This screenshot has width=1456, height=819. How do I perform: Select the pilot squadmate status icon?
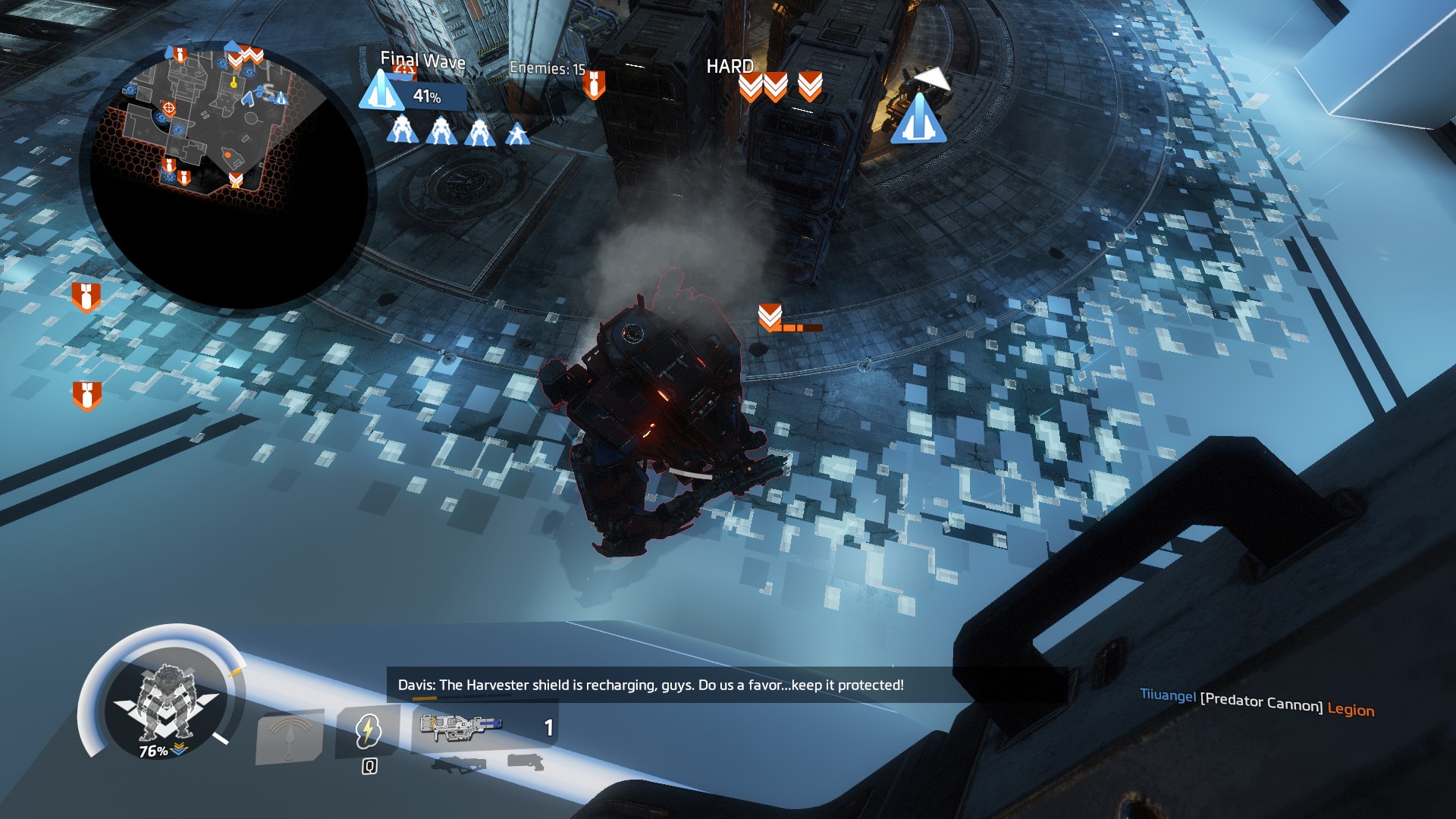tap(518, 133)
